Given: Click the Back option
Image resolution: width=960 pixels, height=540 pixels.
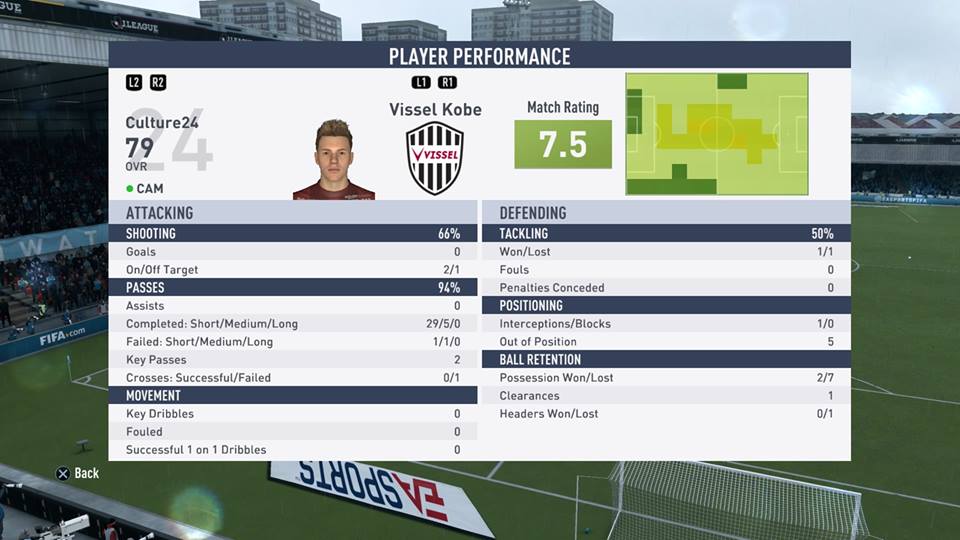Looking at the screenshot, I should pos(77,473).
